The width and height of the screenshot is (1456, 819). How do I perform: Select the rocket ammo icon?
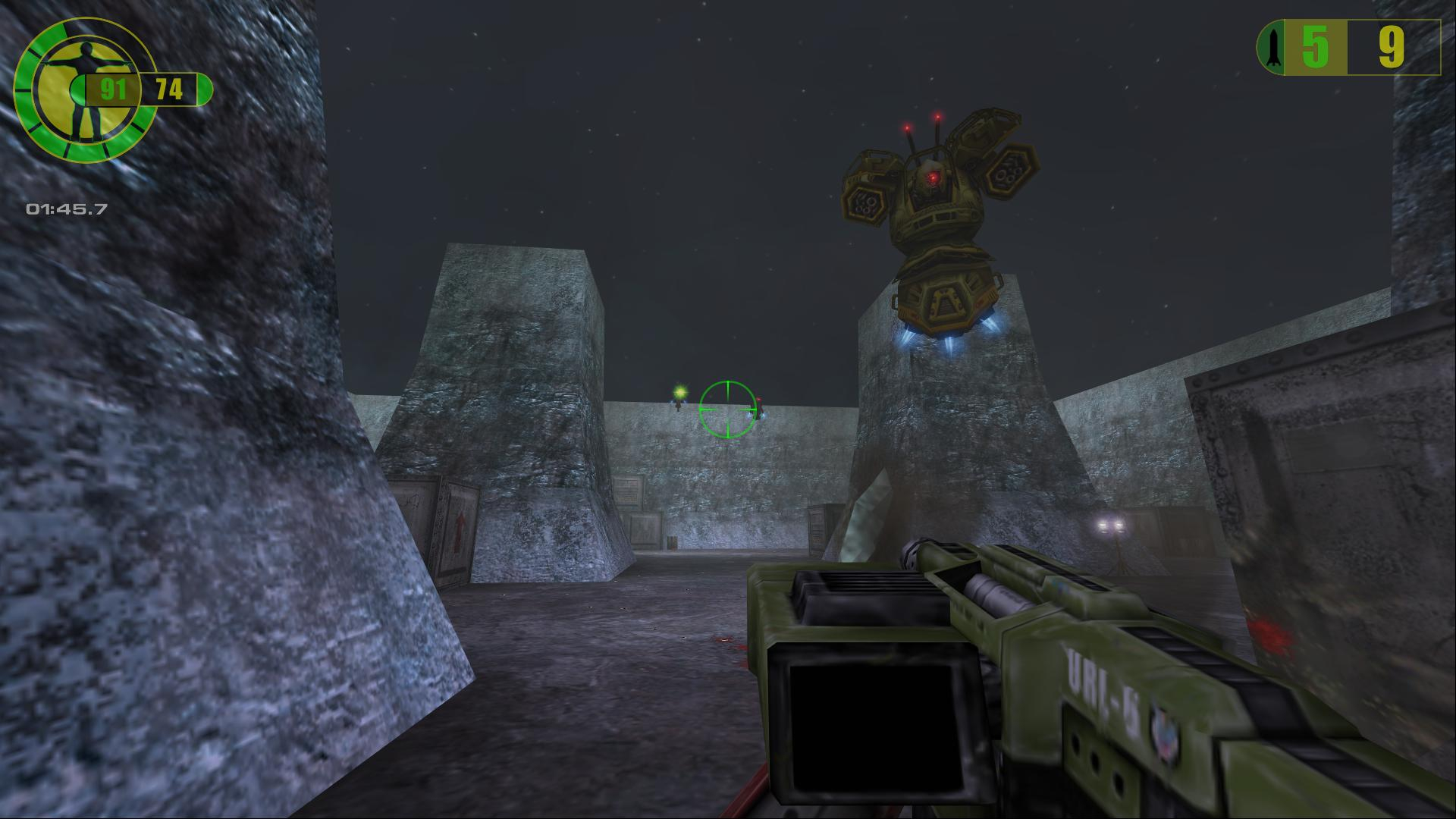[x=1272, y=48]
